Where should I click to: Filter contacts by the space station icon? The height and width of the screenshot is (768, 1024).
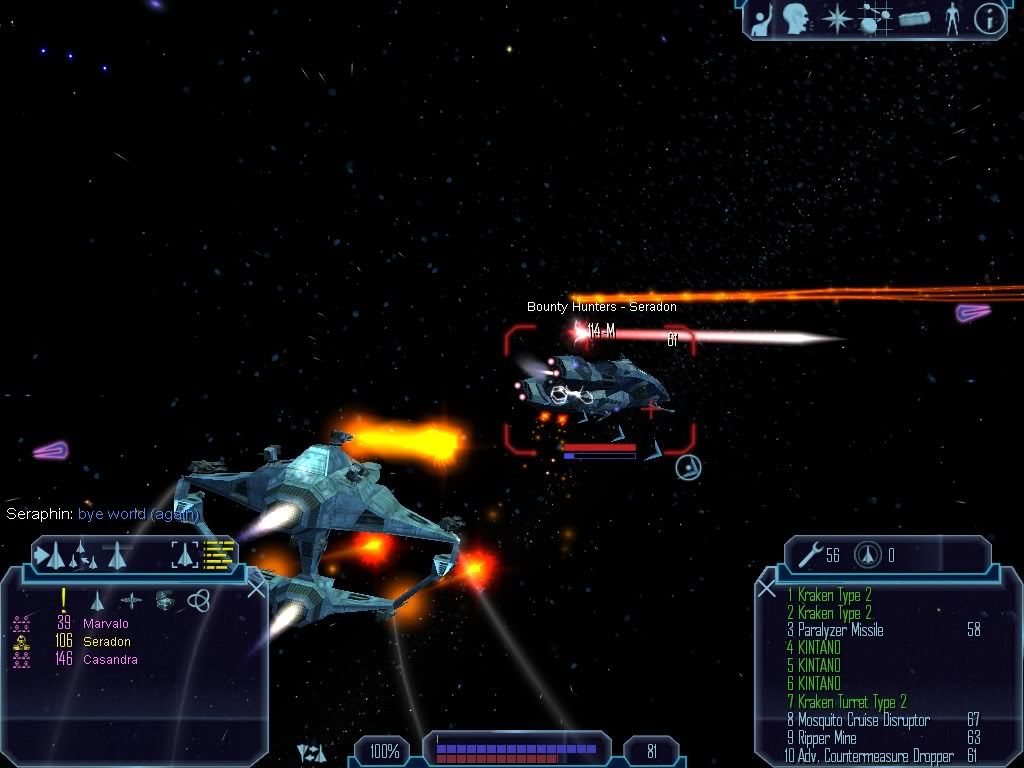pos(164,600)
